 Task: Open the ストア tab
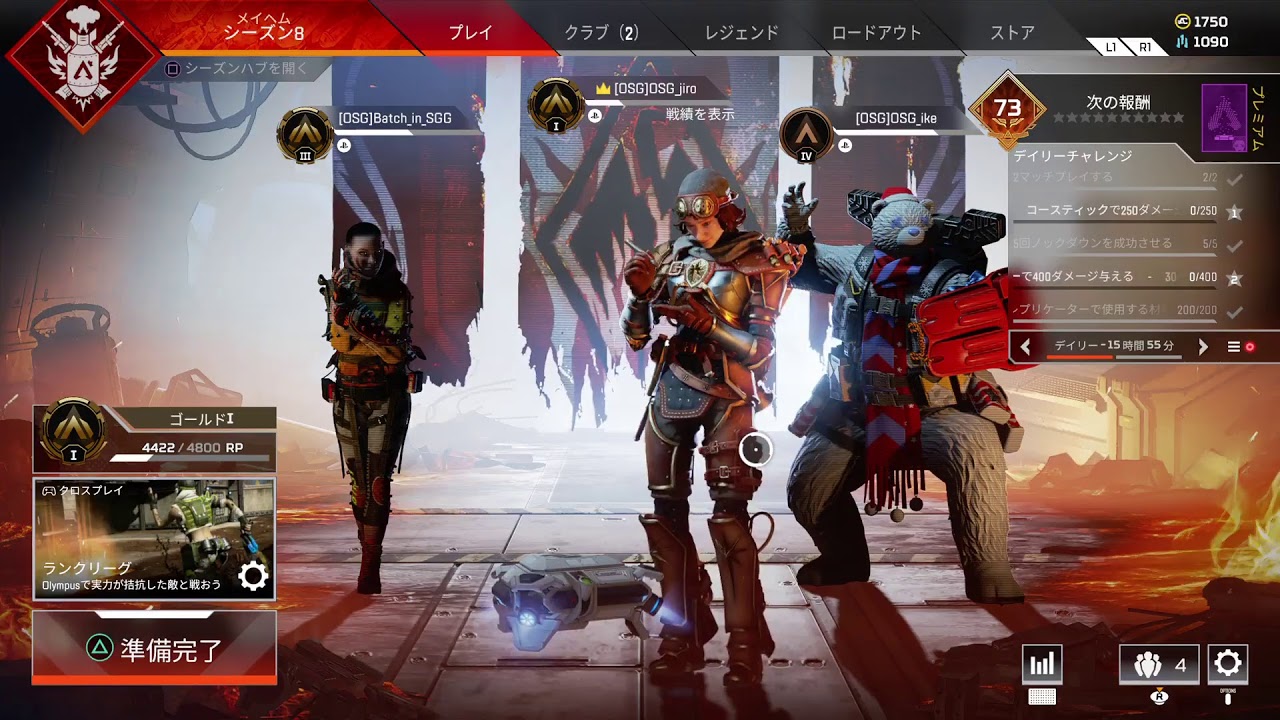click(1012, 31)
